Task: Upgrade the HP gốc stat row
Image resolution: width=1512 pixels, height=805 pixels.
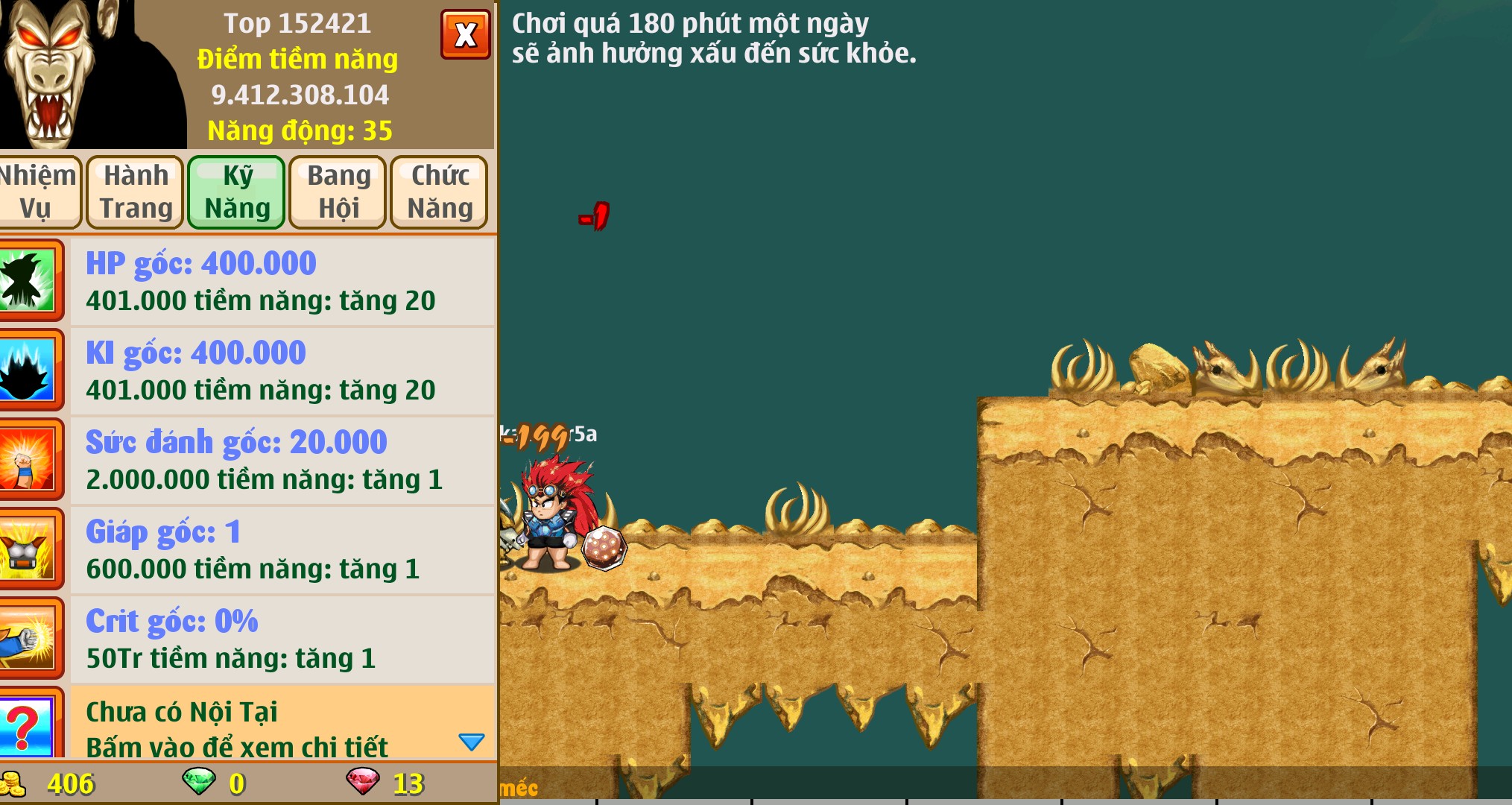Action: (282, 282)
